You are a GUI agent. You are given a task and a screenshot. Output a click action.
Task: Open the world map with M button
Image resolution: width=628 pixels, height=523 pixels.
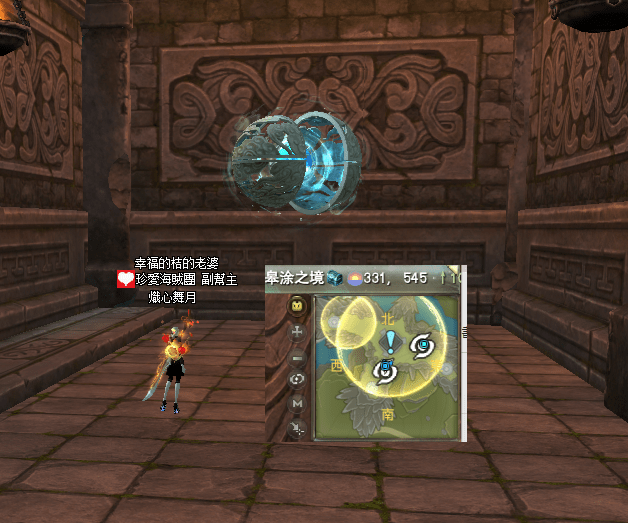[296, 403]
